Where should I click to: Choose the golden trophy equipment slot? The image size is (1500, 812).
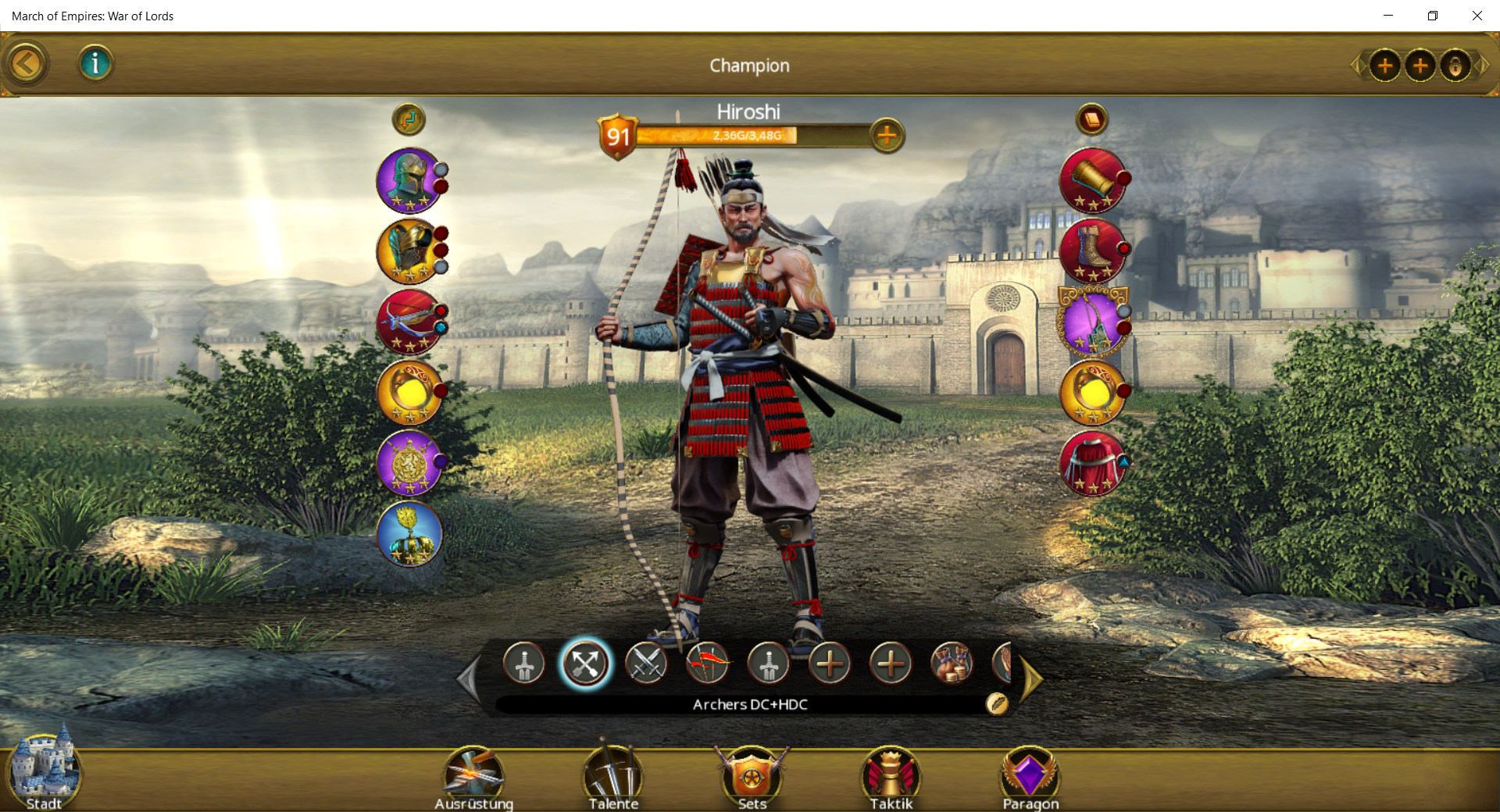coord(409,534)
